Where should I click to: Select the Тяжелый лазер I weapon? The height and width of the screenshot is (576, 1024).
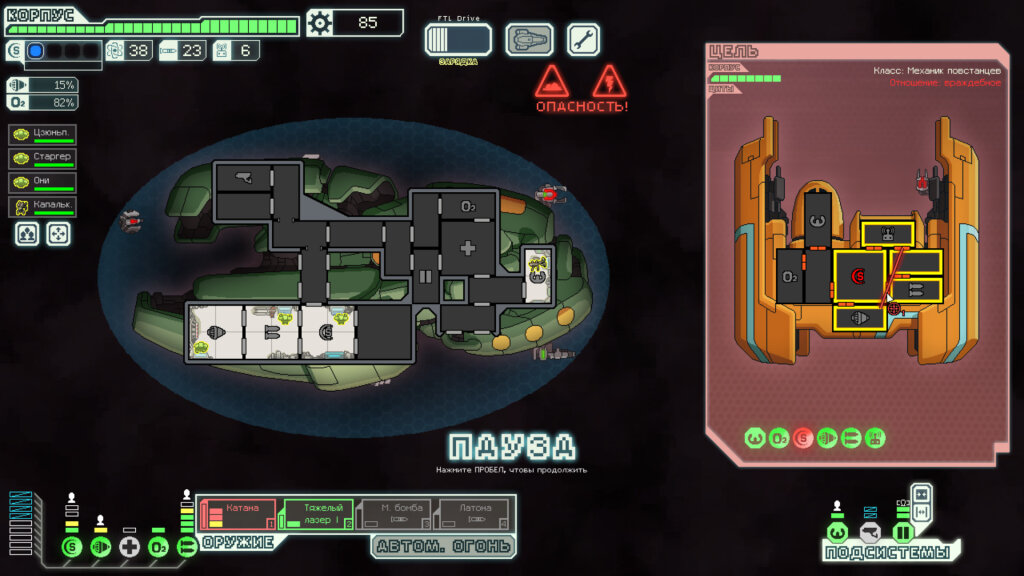pyautogui.click(x=318, y=514)
